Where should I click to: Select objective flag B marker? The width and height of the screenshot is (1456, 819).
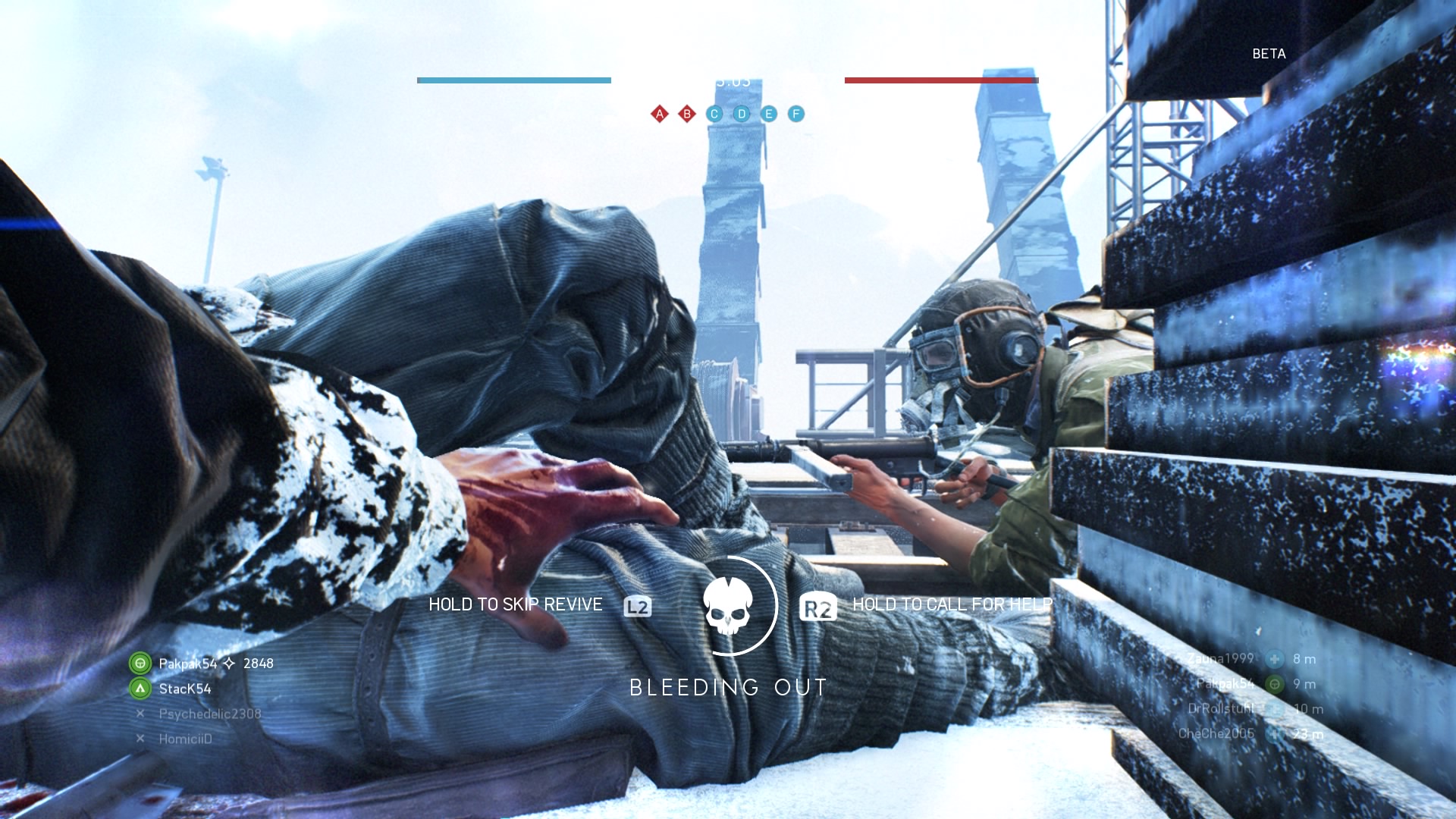point(687,114)
